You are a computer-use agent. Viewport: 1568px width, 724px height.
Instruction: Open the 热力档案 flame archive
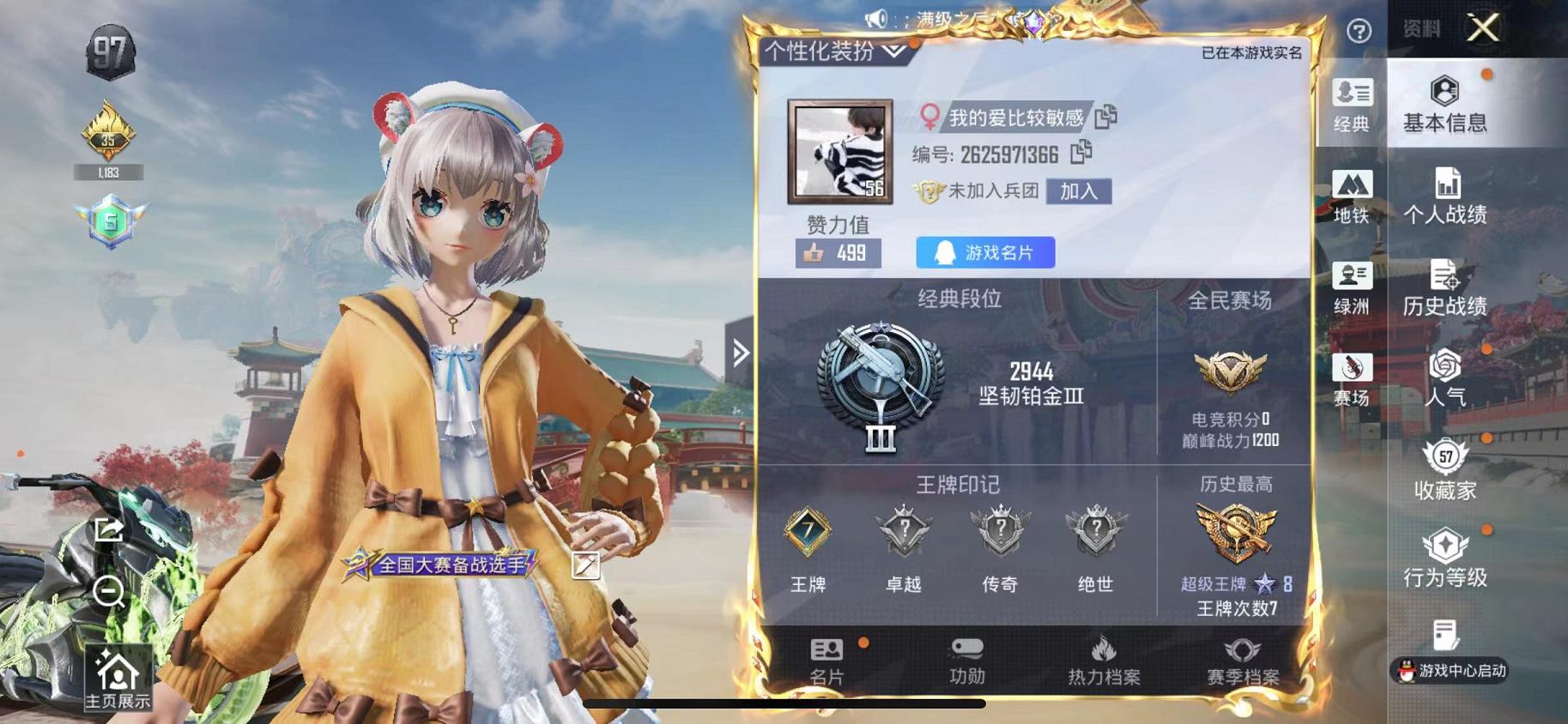pos(1103,673)
